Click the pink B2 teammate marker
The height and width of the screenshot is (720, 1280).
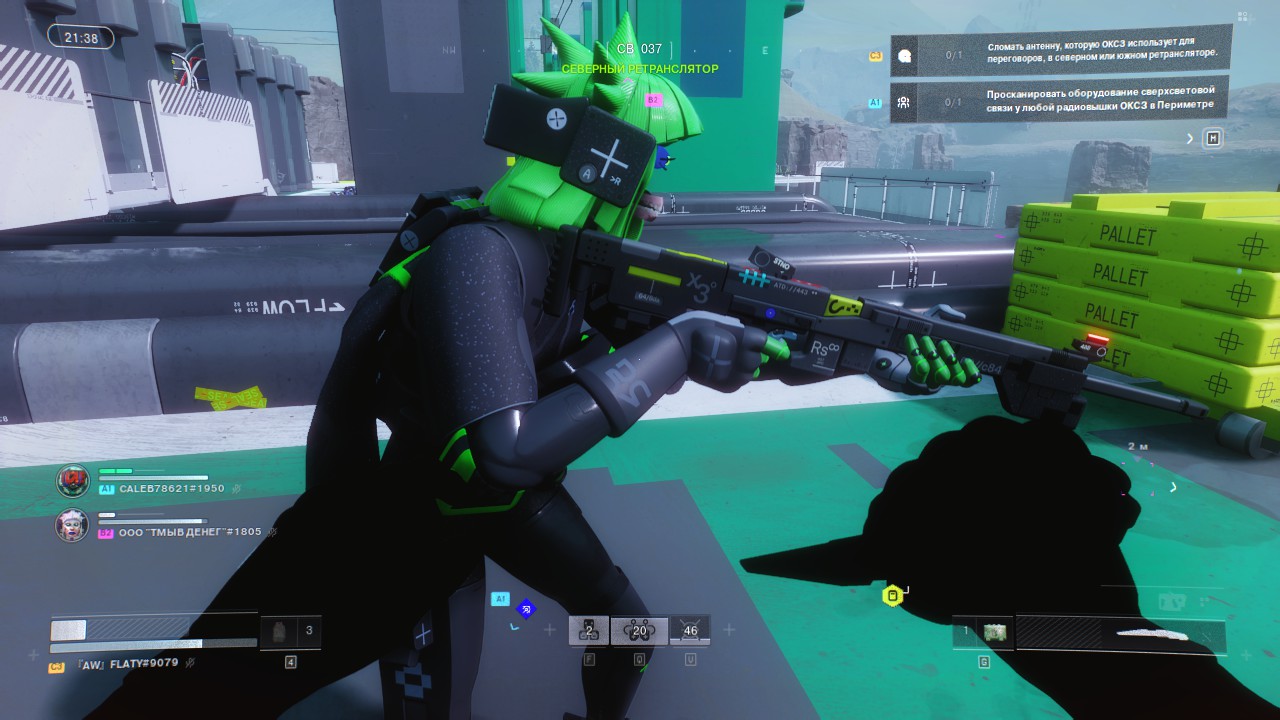(x=653, y=100)
